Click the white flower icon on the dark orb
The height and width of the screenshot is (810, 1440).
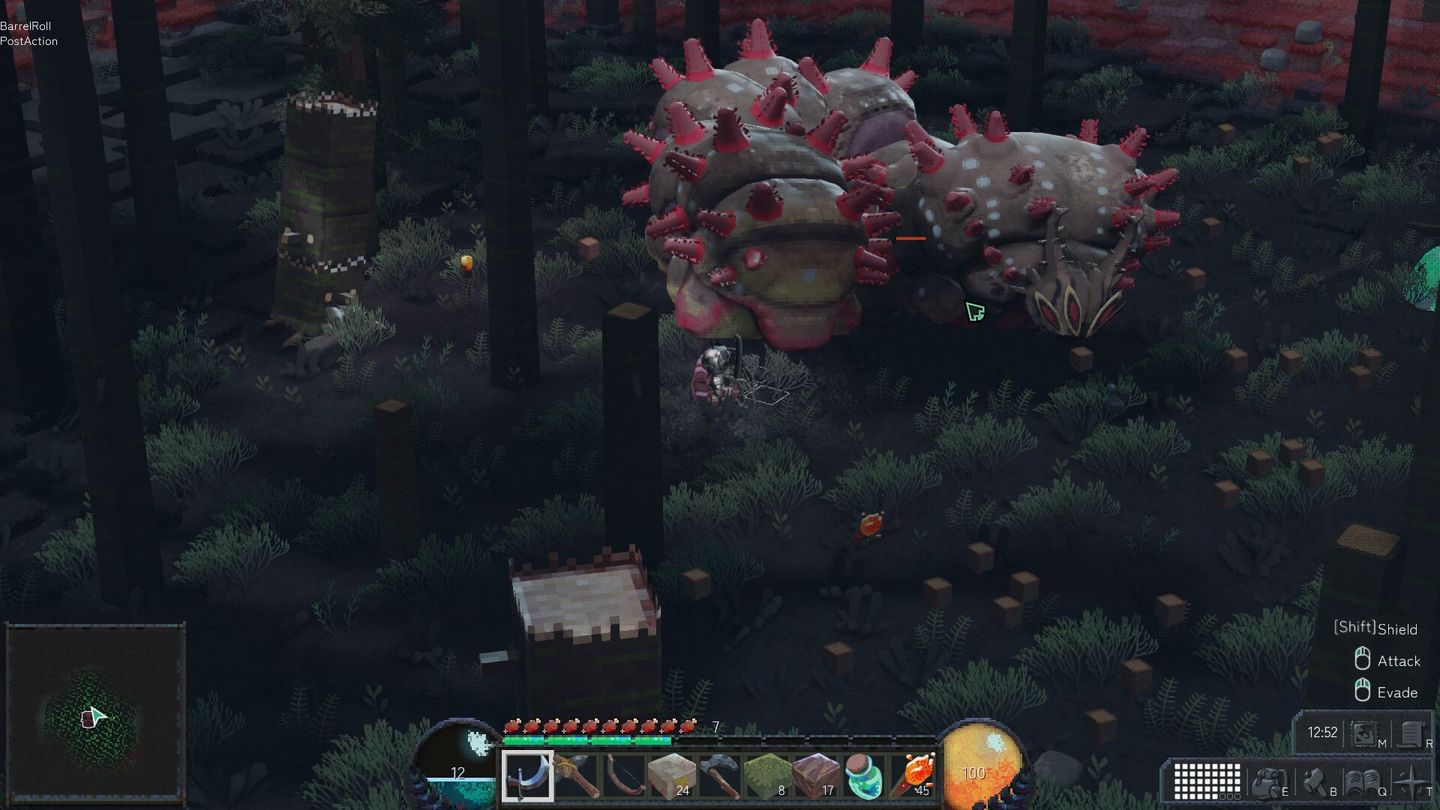(478, 742)
